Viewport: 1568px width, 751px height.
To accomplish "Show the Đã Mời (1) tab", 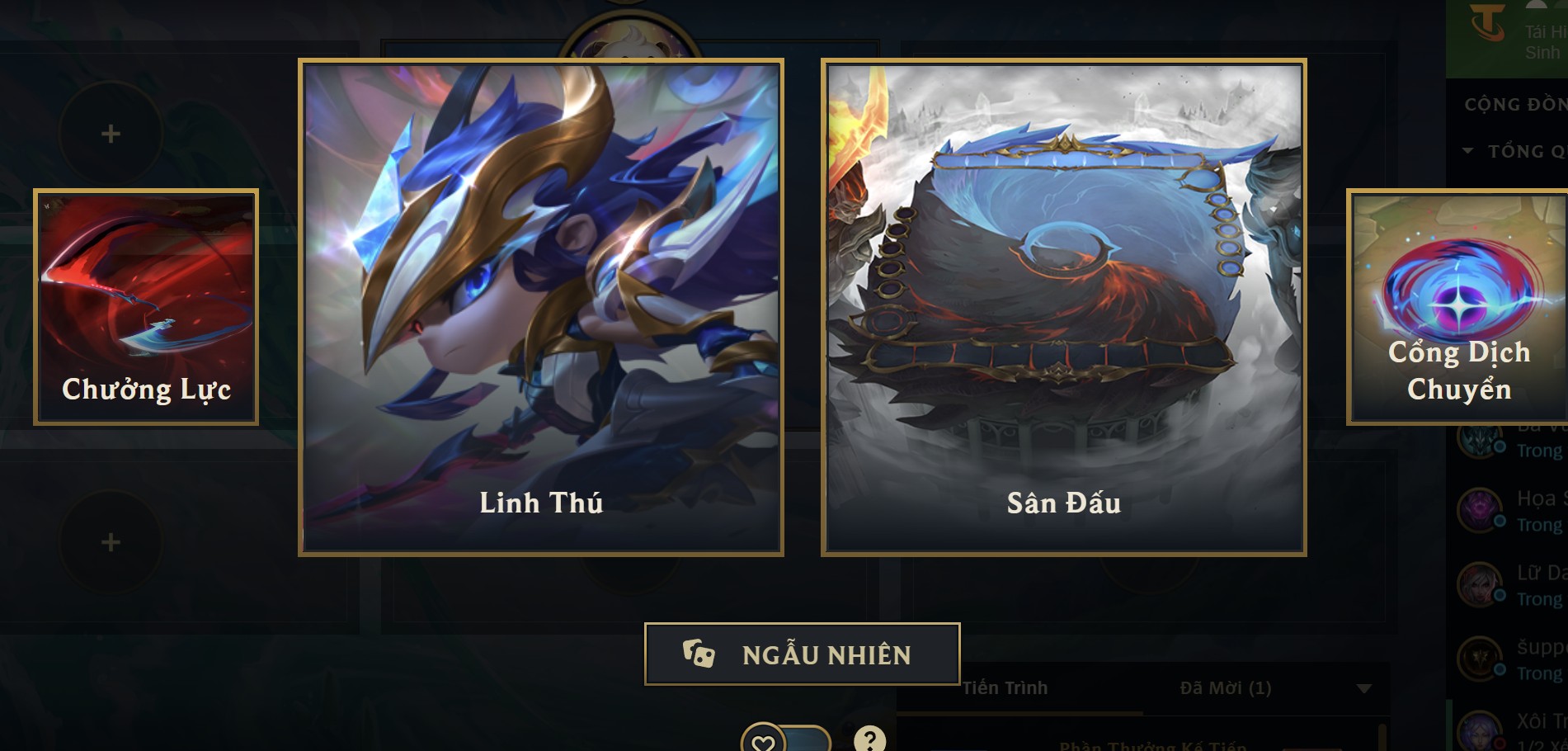I will point(1225,688).
